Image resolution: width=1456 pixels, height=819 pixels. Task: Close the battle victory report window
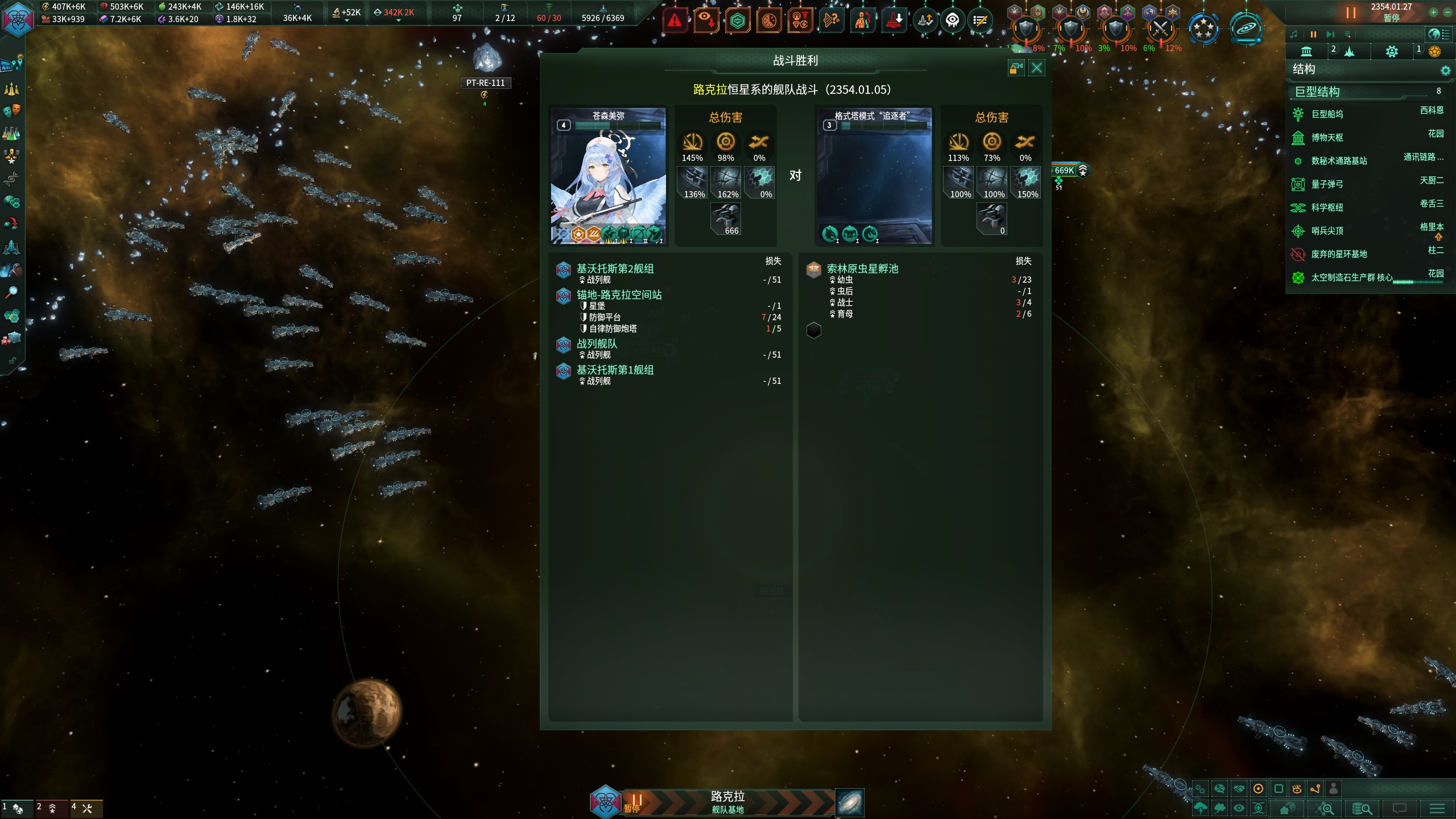(1037, 68)
